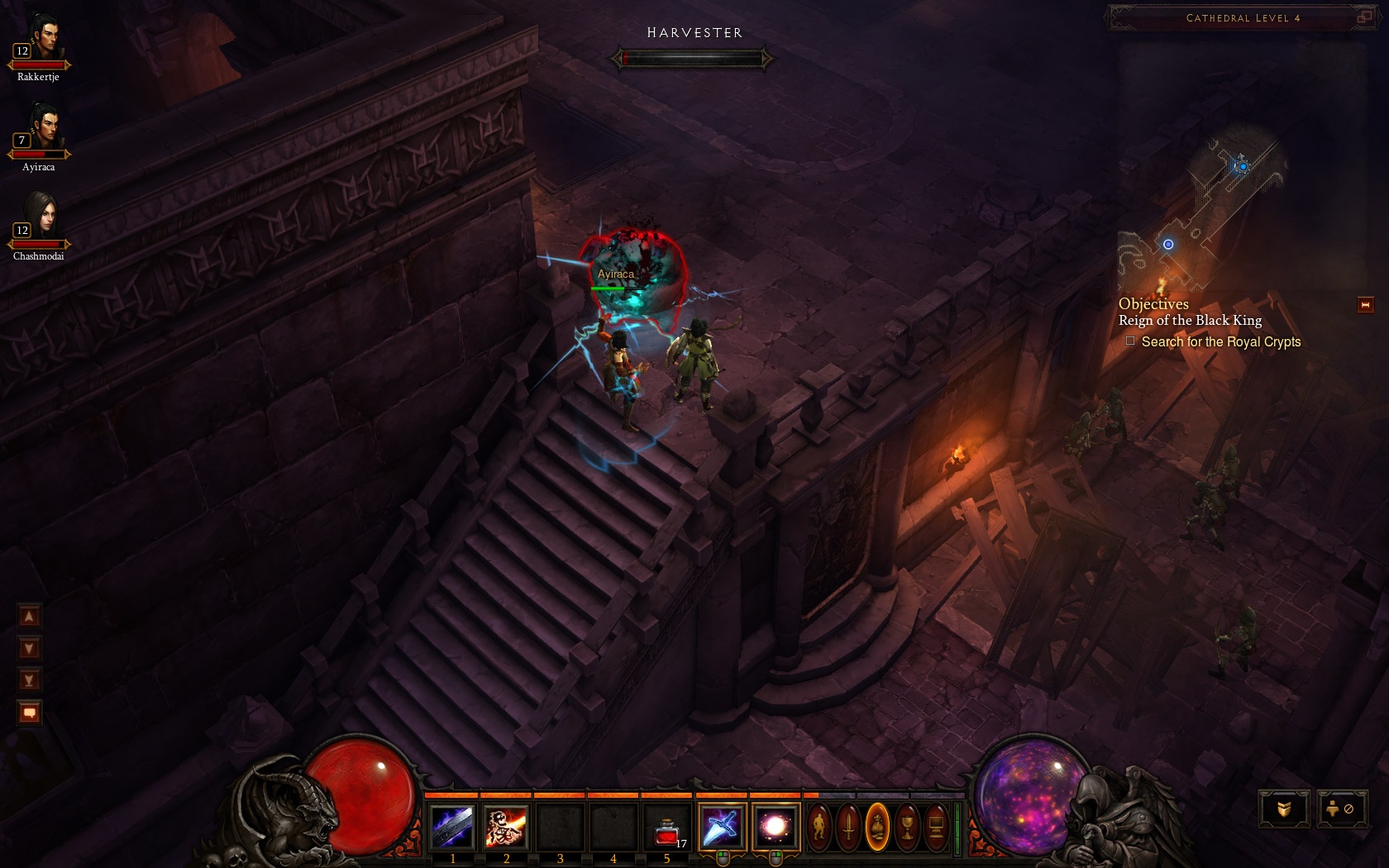Image resolution: width=1389 pixels, height=868 pixels.
Task: Select the glowing orb right-mouse skill
Action: [776, 827]
